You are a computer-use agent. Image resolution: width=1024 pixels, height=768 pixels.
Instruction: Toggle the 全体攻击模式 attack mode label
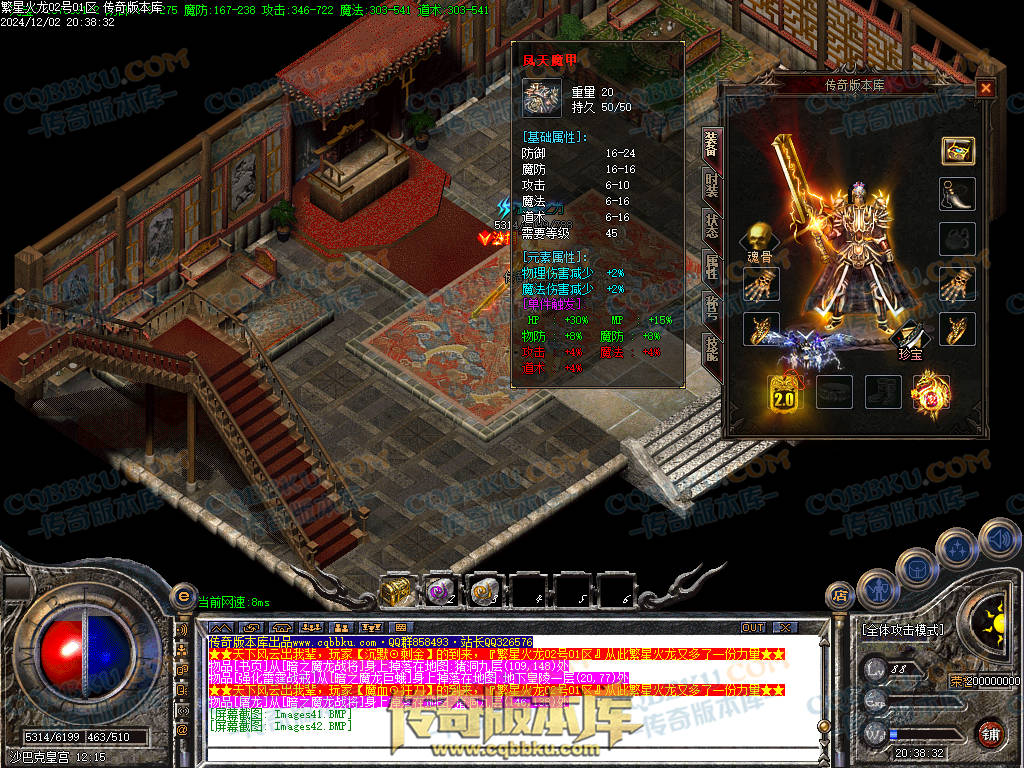tap(901, 630)
